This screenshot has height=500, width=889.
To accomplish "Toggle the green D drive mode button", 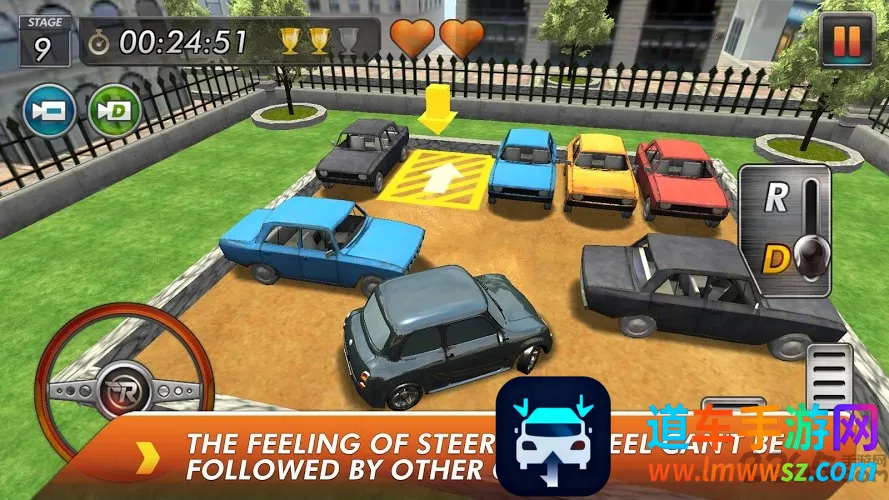I will coord(114,111).
